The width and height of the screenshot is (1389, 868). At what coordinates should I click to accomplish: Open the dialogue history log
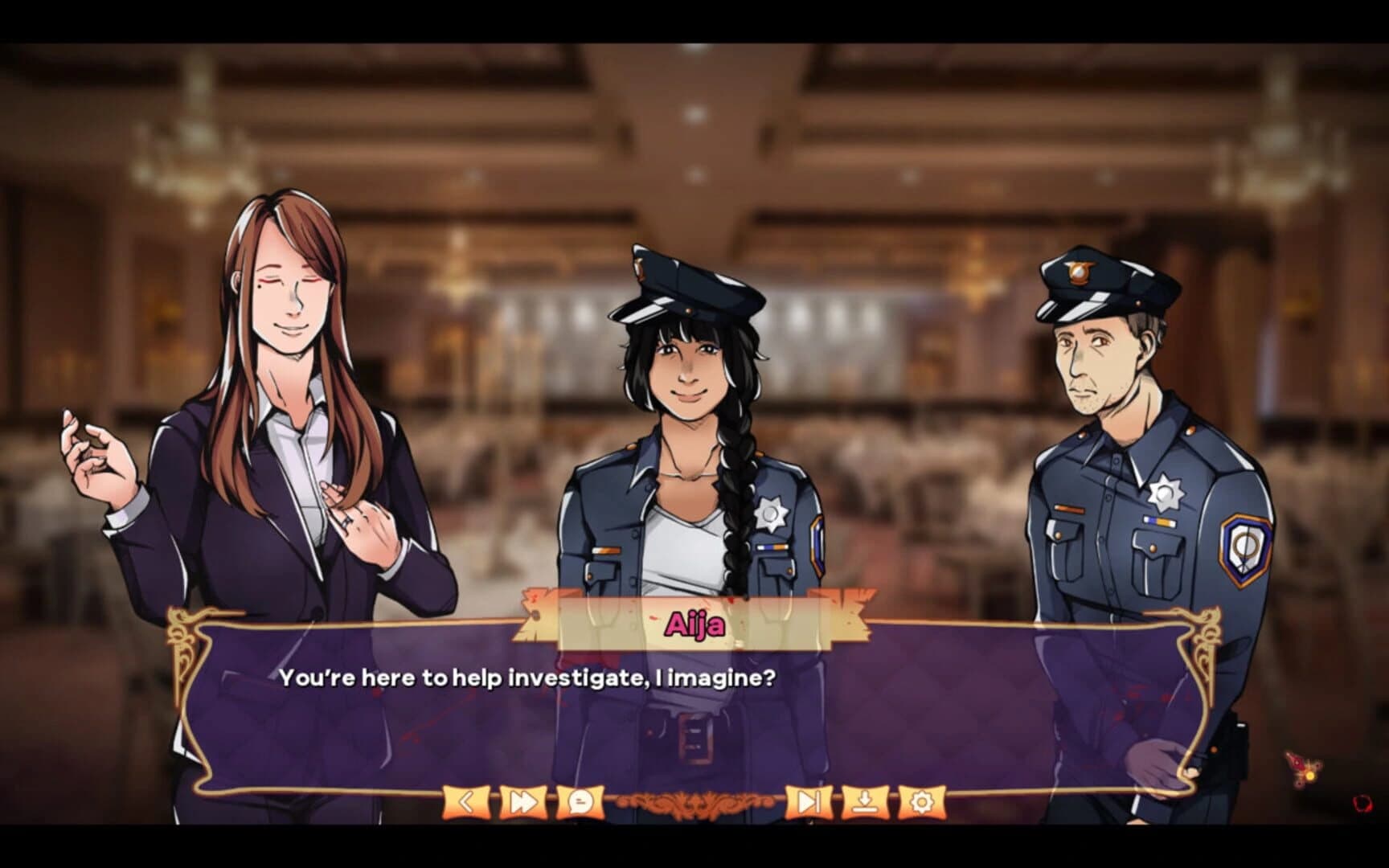[583, 800]
